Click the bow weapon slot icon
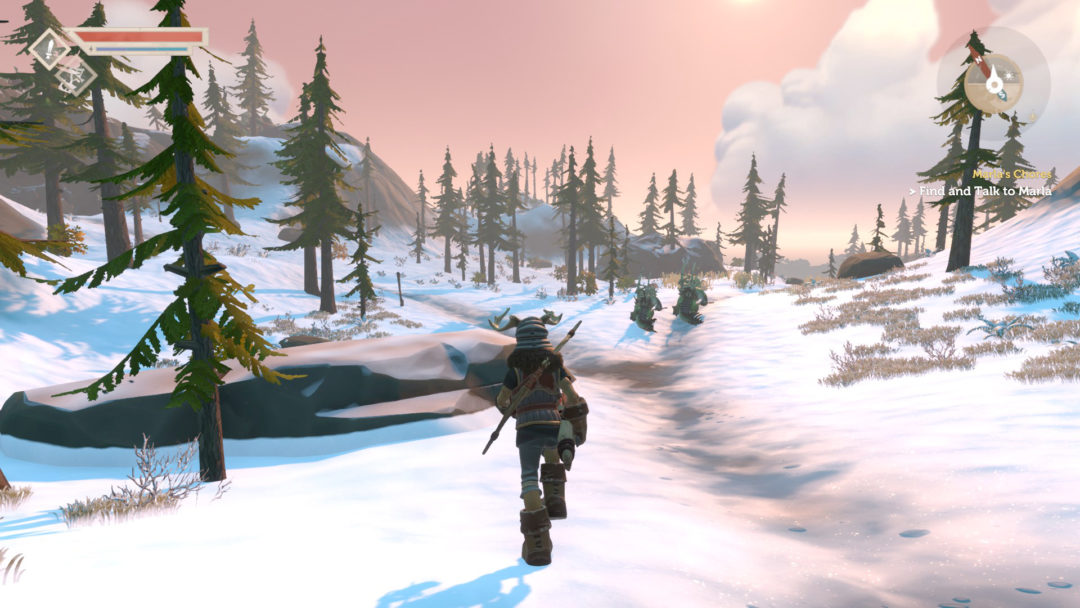Image resolution: width=1080 pixels, height=608 pixels. (x=76, y=78)
